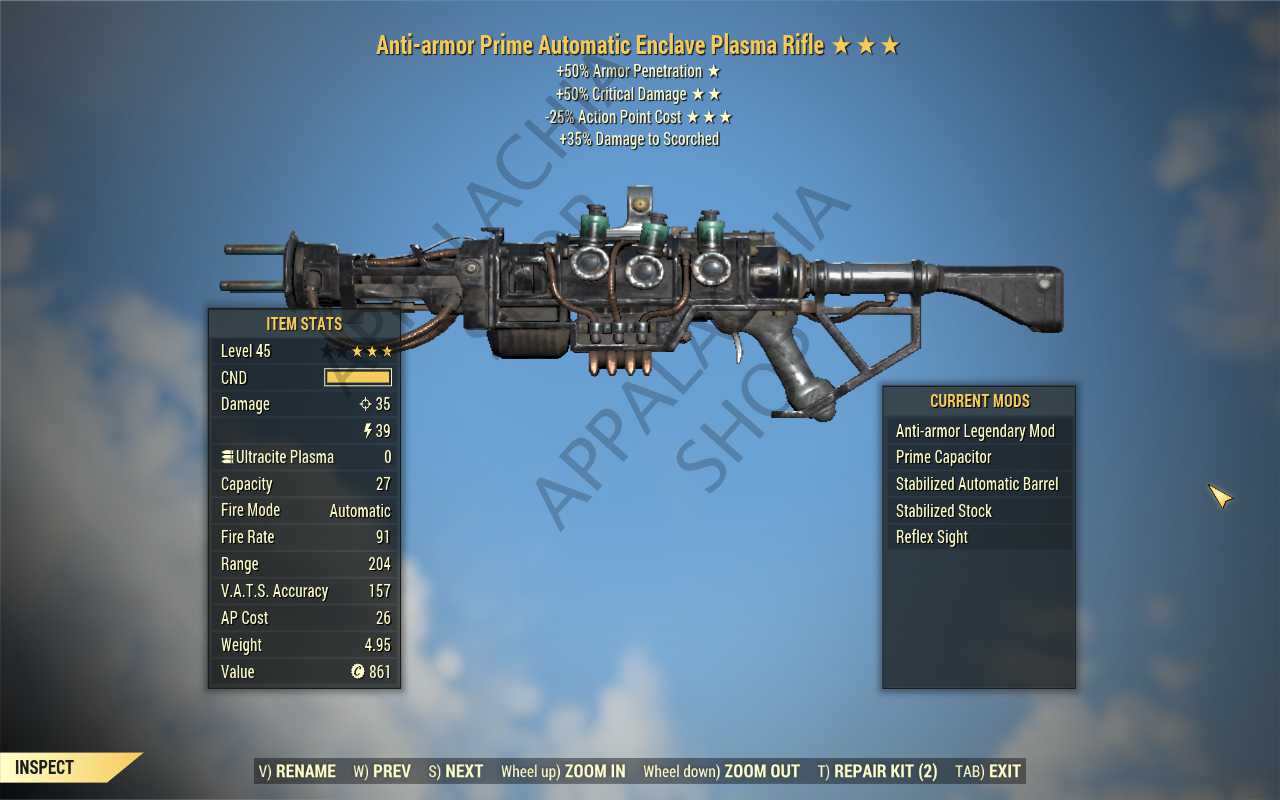Click the three stars beside Level 45

(371, 350)
